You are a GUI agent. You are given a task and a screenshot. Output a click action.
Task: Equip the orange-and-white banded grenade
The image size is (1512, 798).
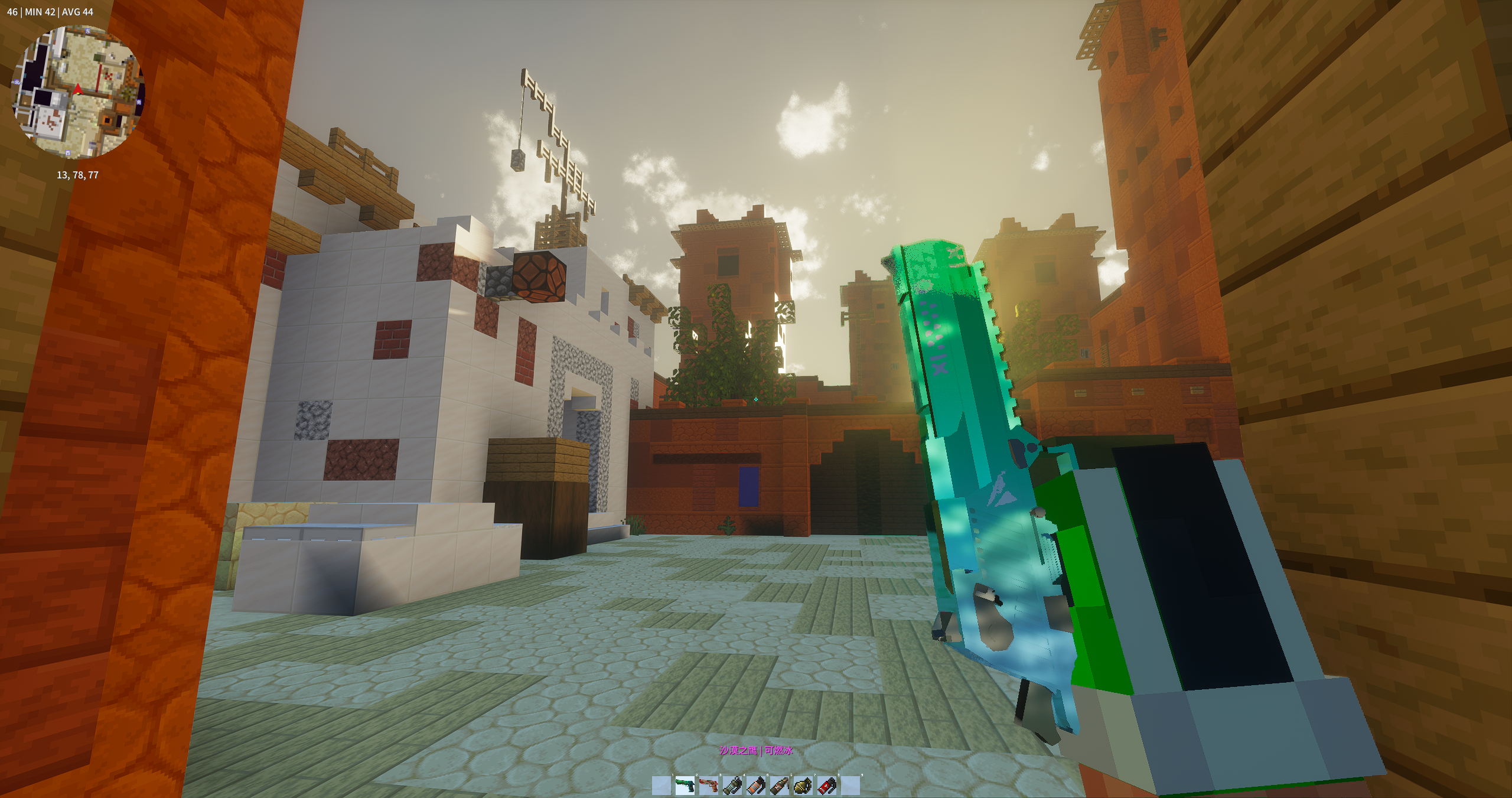(756, 786)
